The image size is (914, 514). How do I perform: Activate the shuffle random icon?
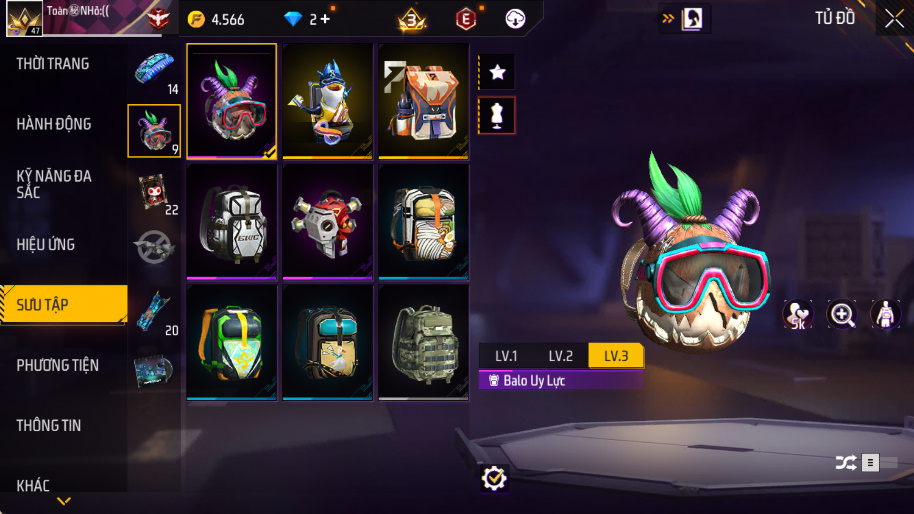click(845, 462)
